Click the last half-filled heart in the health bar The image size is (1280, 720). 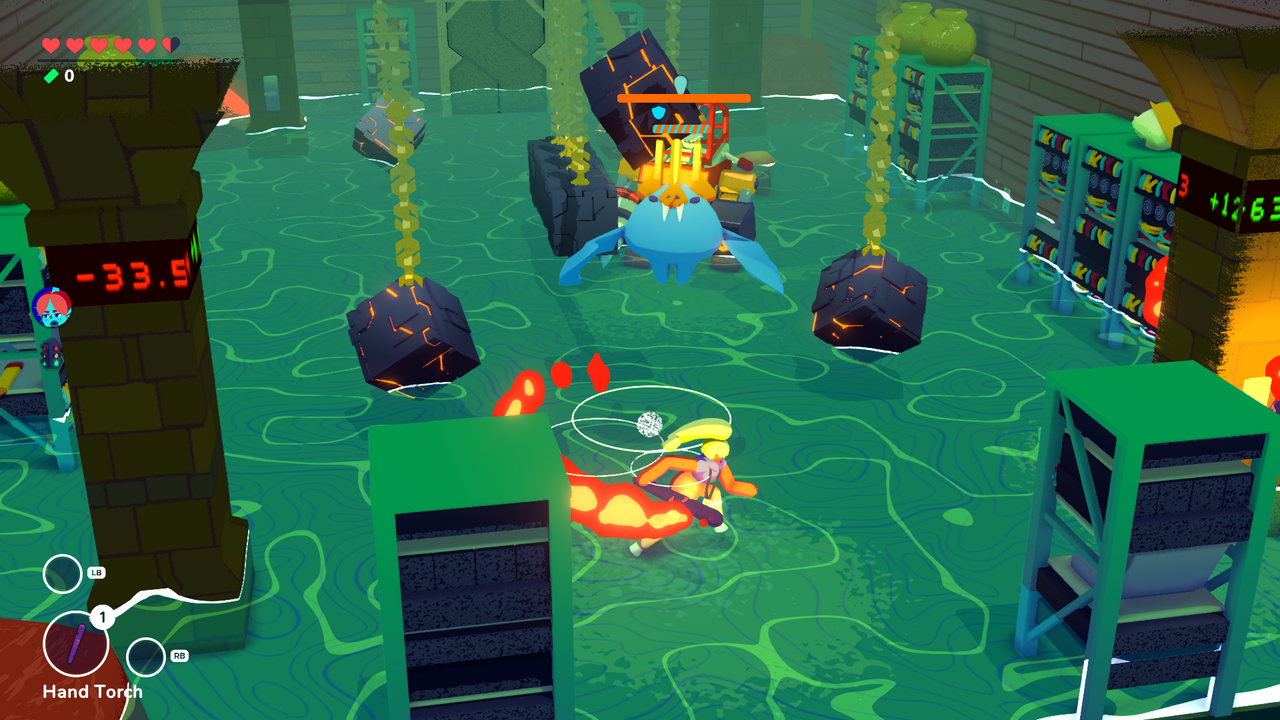coord(168,45)
